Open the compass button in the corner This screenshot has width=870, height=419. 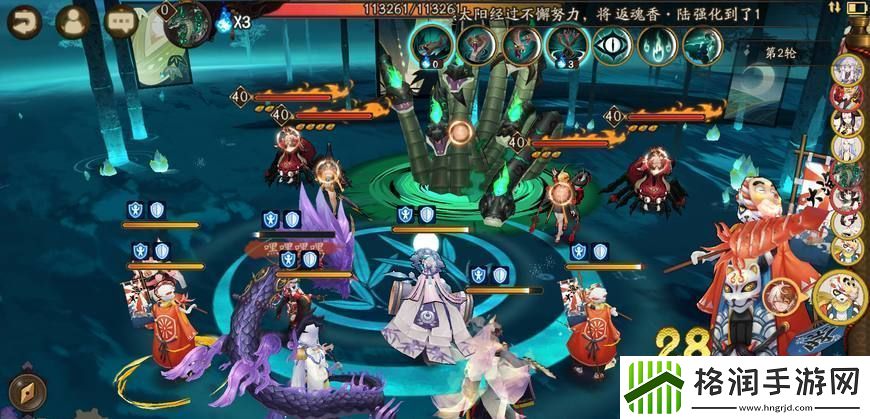23,391
